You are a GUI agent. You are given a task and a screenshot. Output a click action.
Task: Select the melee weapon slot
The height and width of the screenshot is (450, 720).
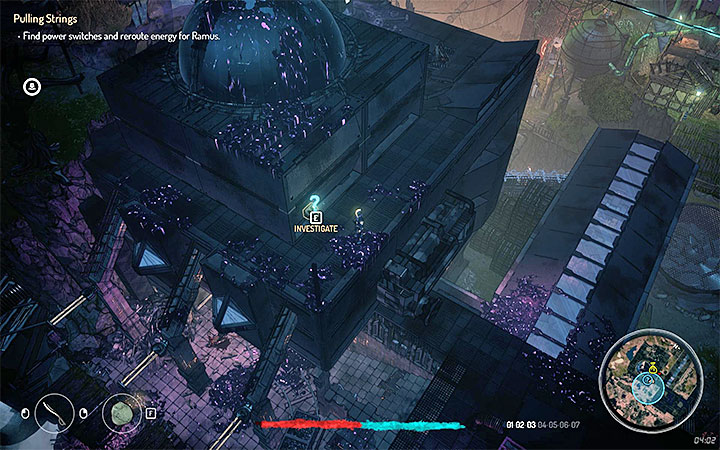coord(53,412)
